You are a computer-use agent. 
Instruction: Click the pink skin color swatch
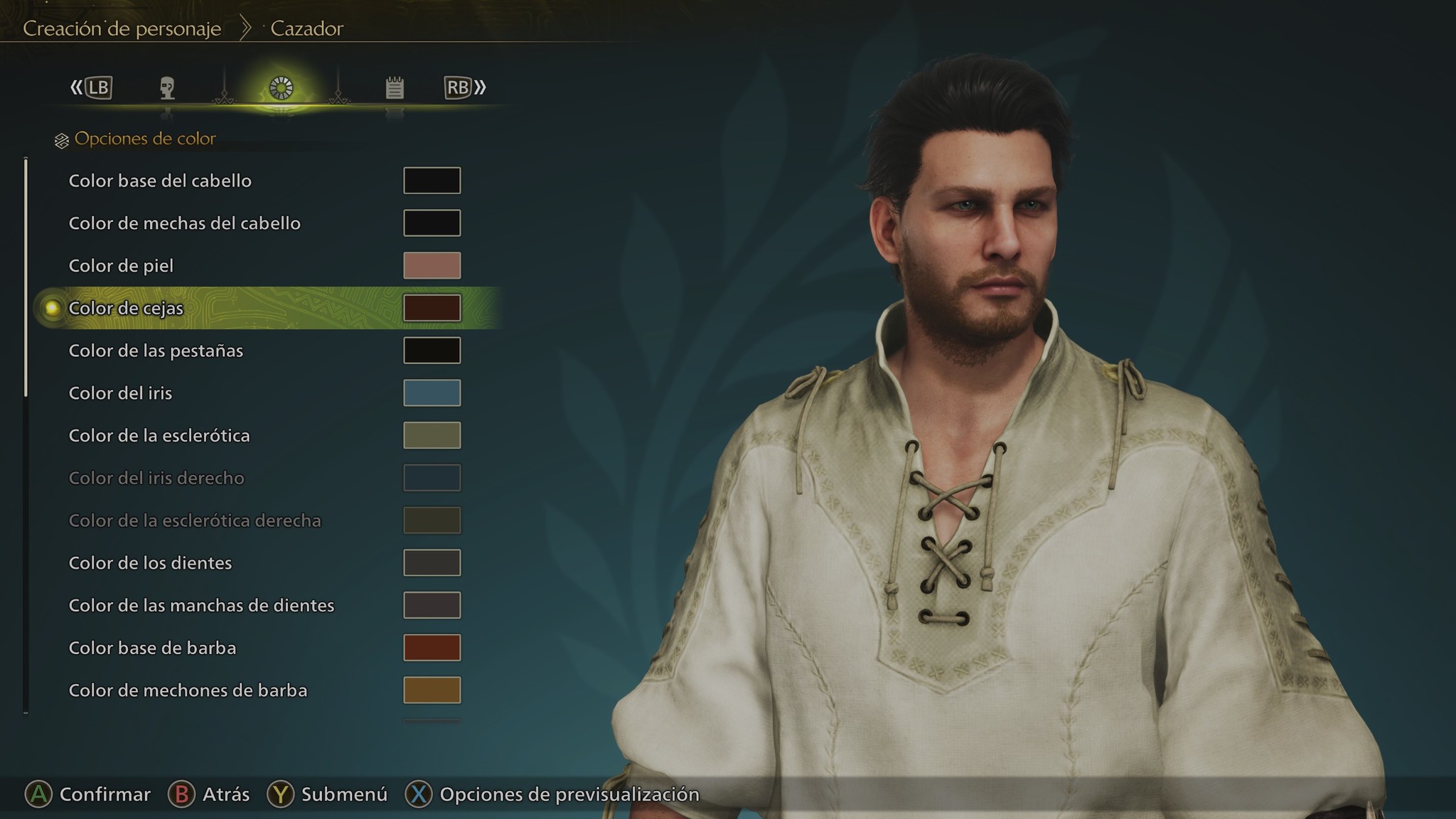(x=432, y=266)
